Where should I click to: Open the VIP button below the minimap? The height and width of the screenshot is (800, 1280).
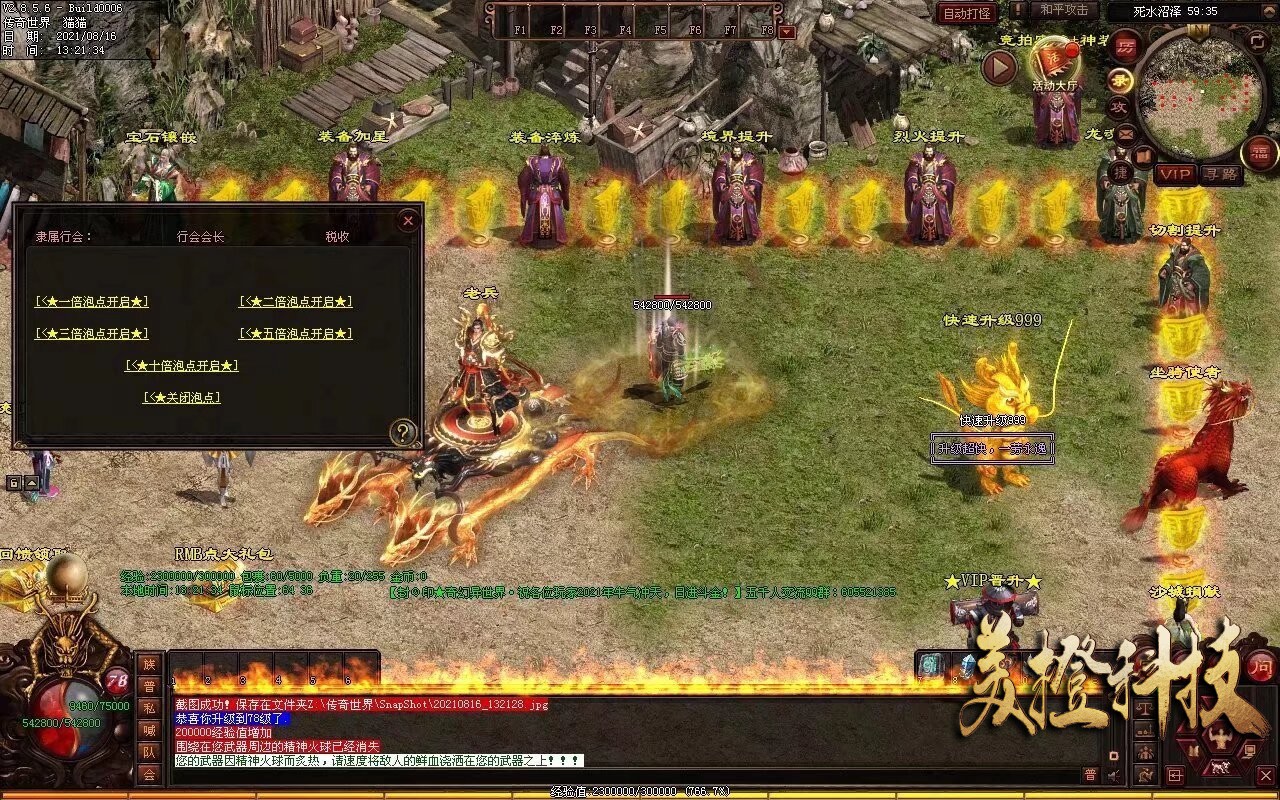point(1174,175)
